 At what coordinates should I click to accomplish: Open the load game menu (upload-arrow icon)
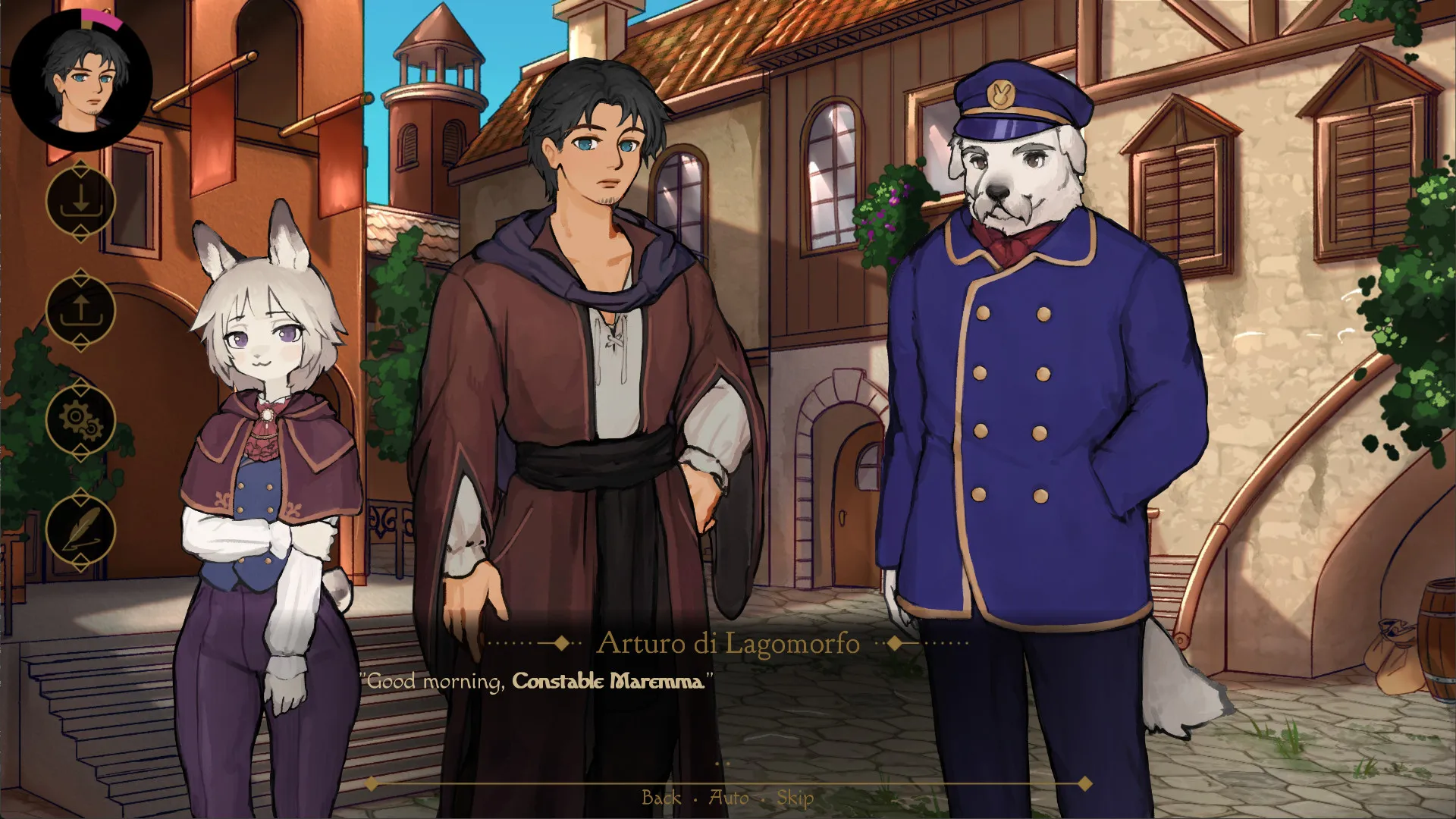click(80, 311)
